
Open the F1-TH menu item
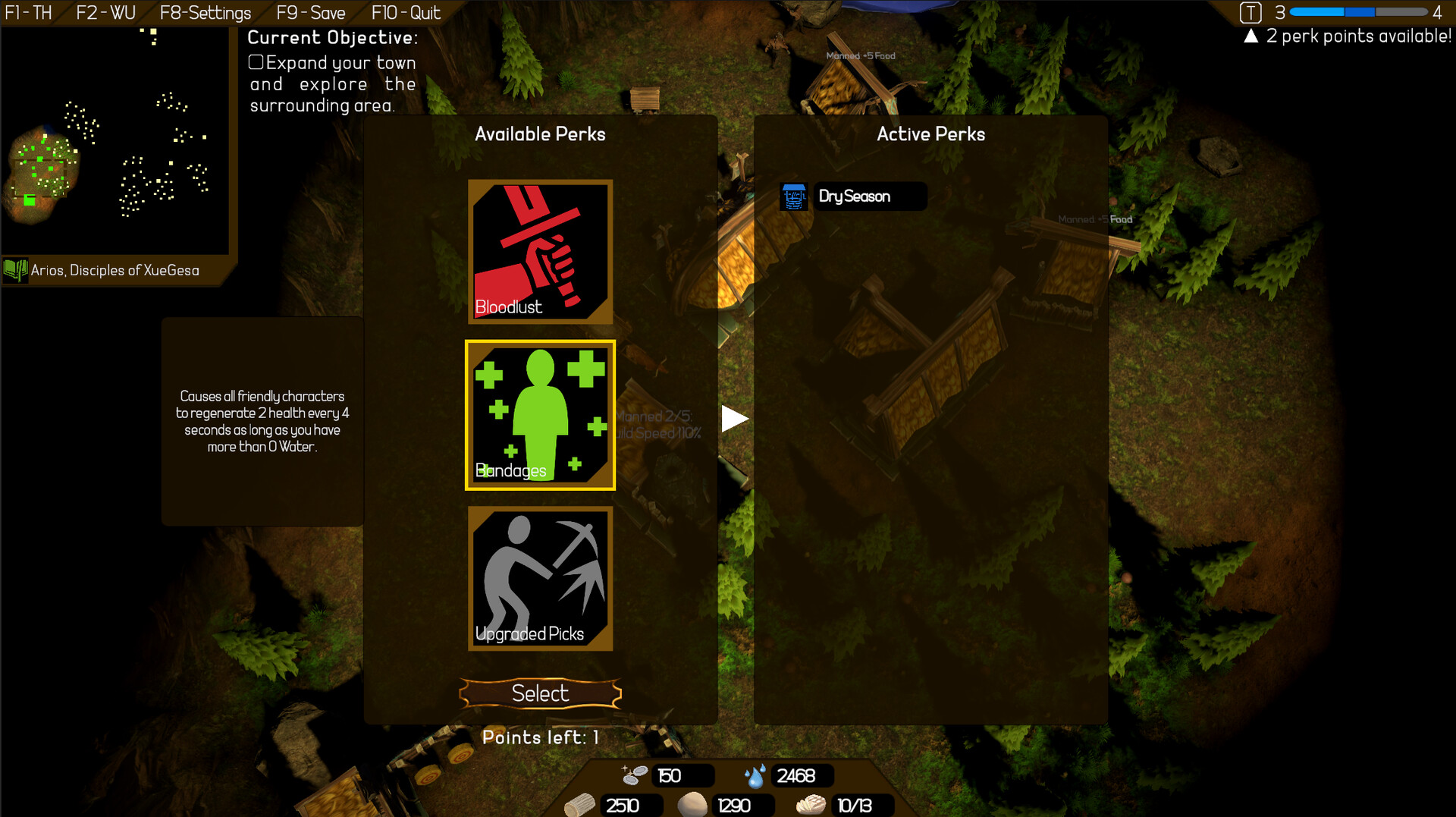pos(28,12)
